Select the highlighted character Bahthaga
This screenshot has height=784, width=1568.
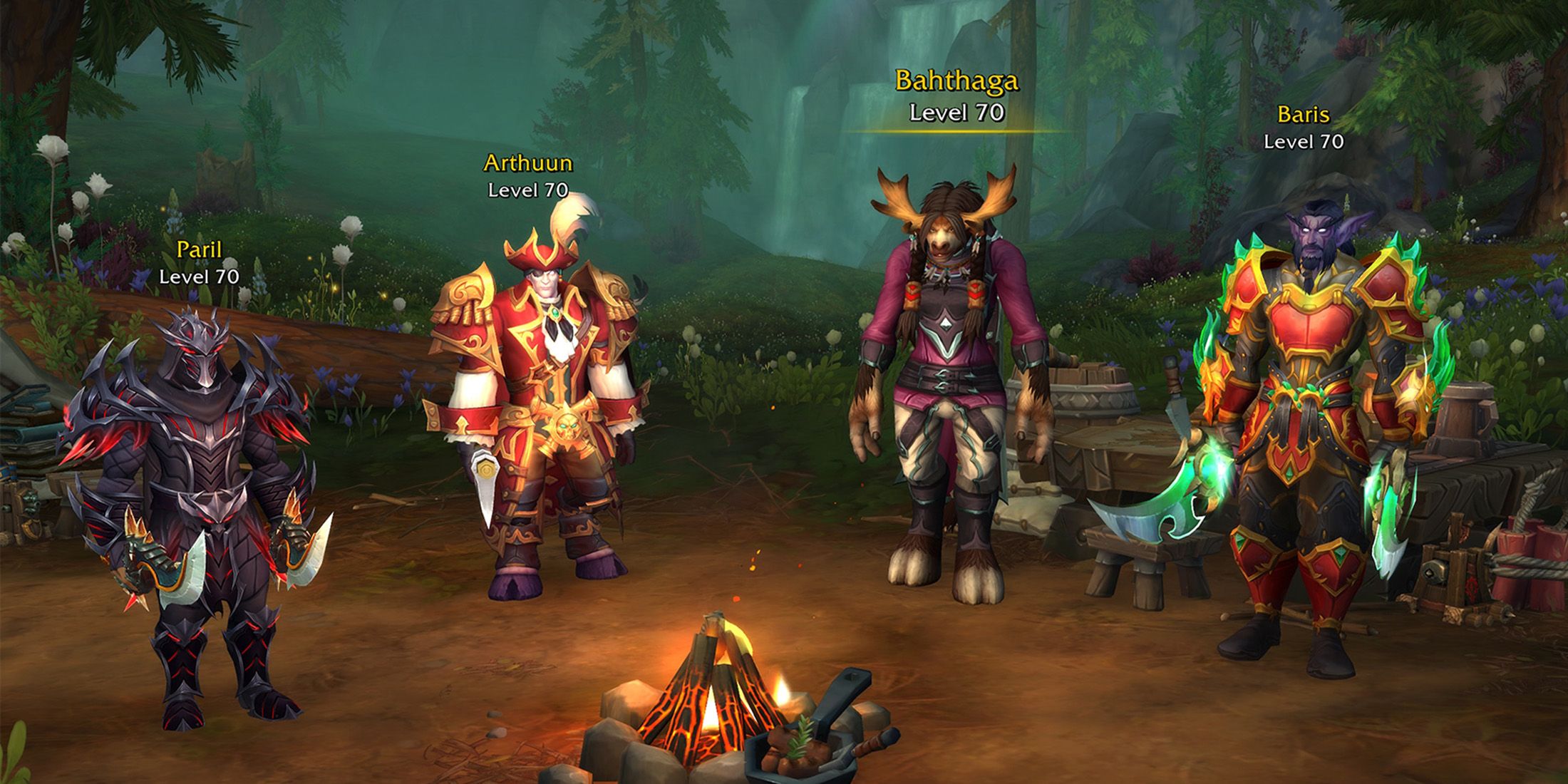(x=951, y=385)
